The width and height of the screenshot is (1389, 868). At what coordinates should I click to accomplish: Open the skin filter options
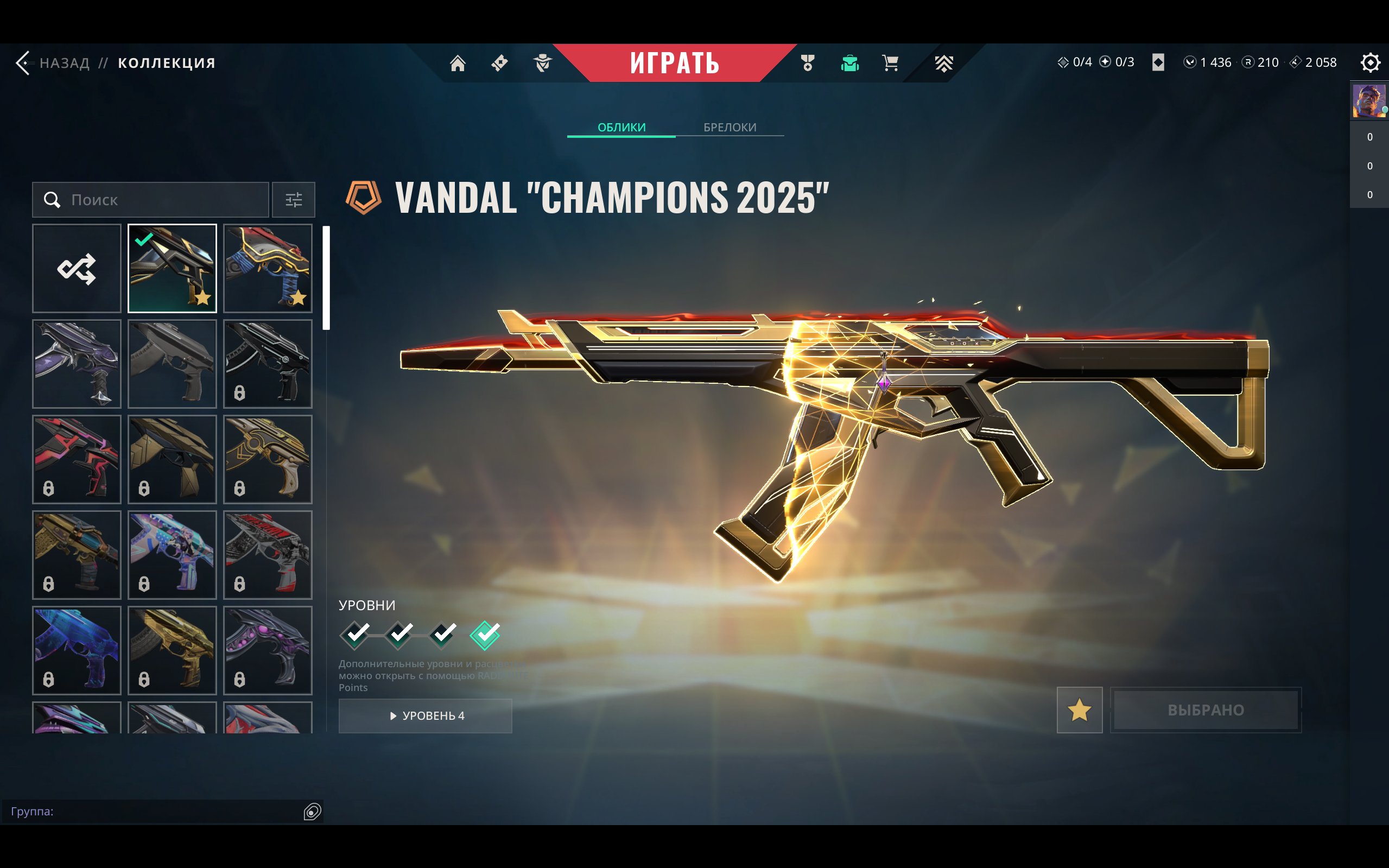[293, 200]
